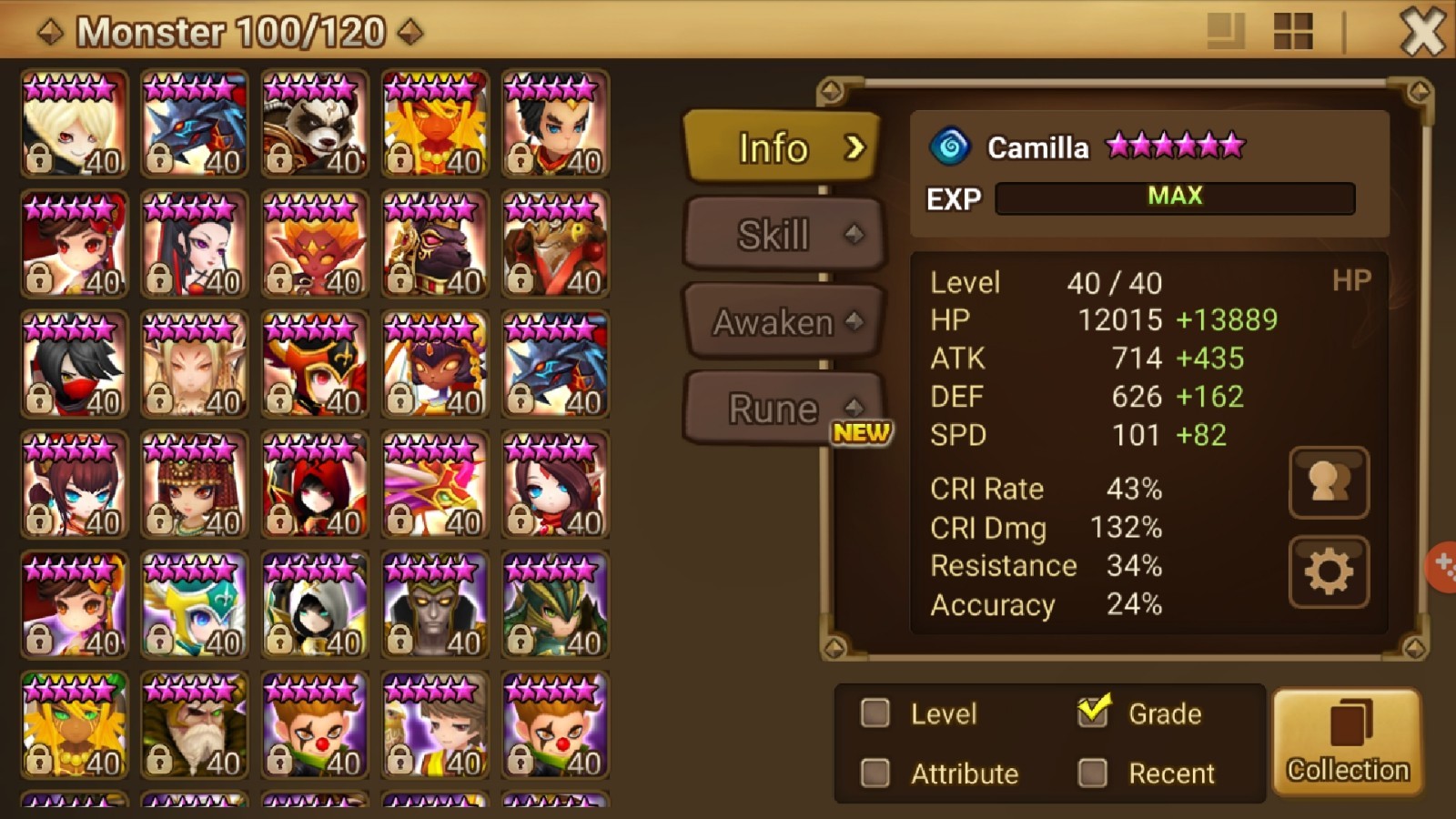Enable the Level sort checkbox
This screenshot has width=1456, height=819.
pos(874,714)
